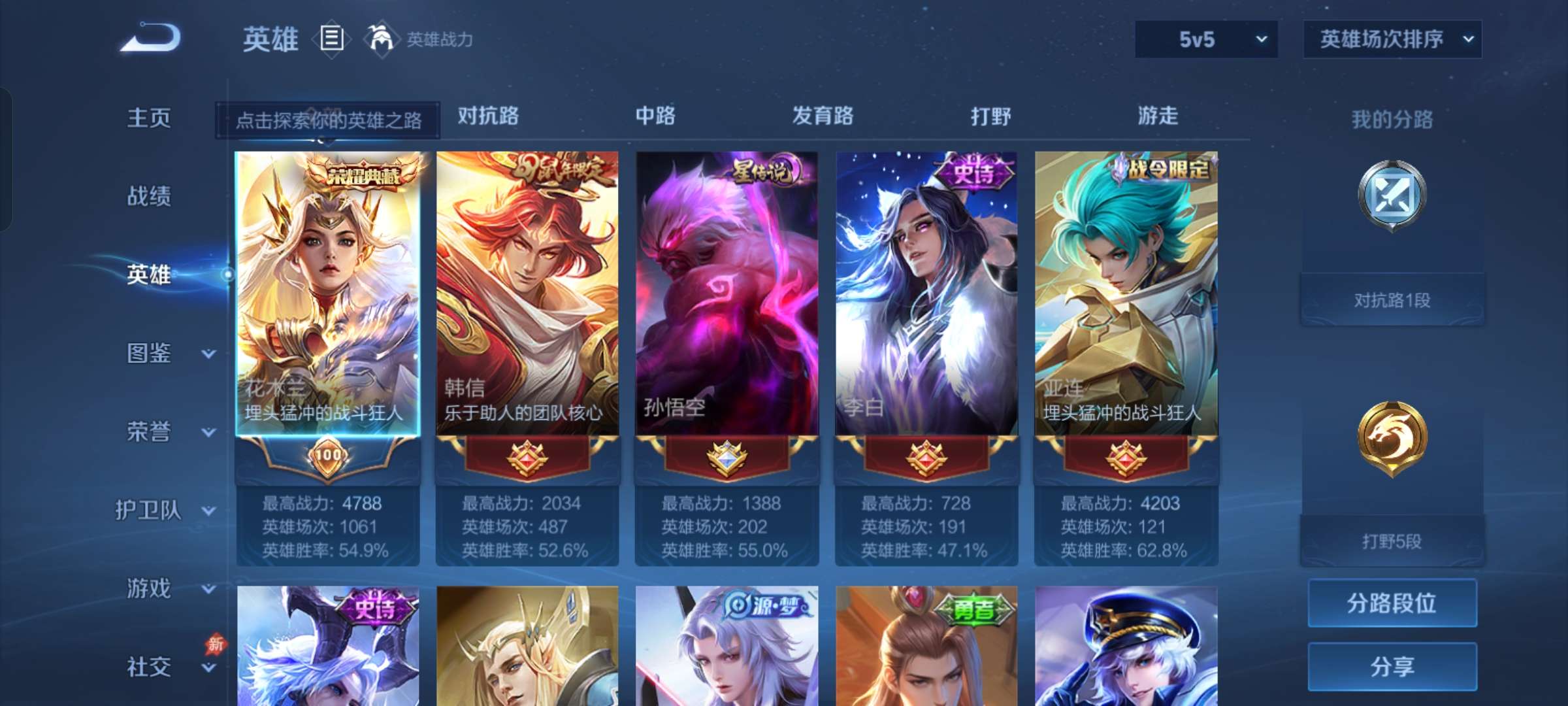
Task: Open the 英雄场次排序 sorting dropdown
Action: point(1392,39)
